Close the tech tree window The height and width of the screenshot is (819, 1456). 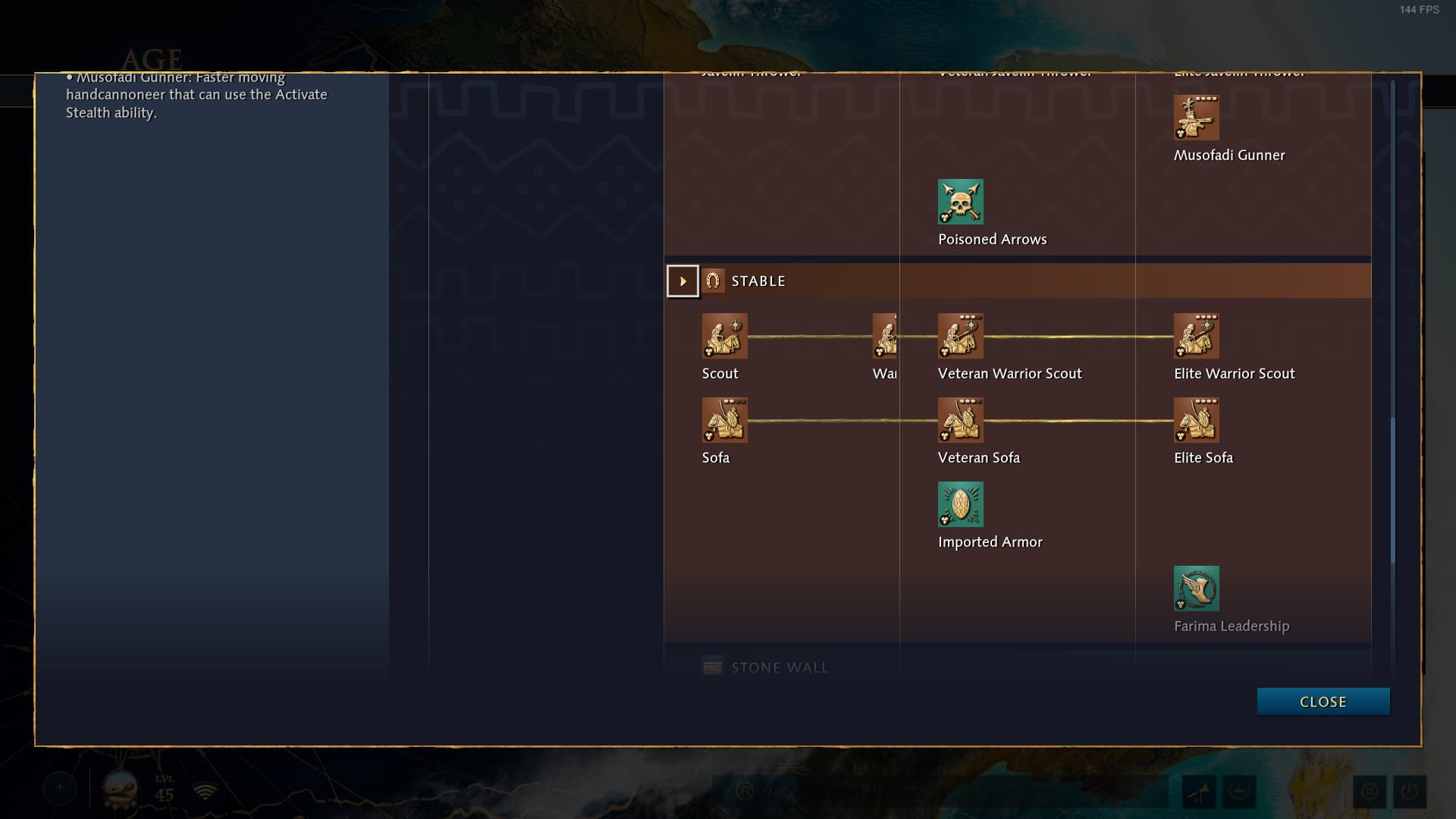click(1323, 701)
